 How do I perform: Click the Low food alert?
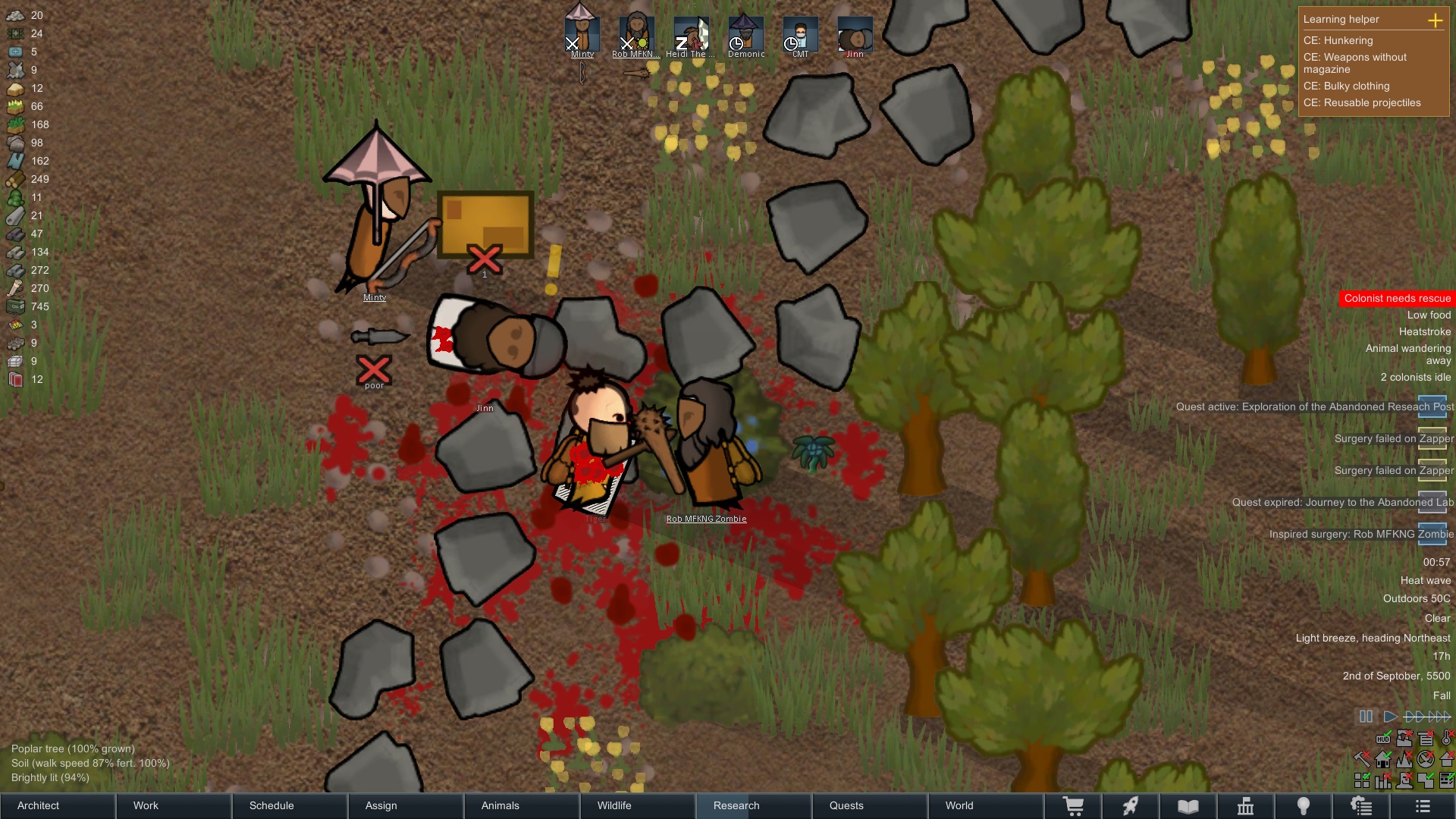point(1429,314)
